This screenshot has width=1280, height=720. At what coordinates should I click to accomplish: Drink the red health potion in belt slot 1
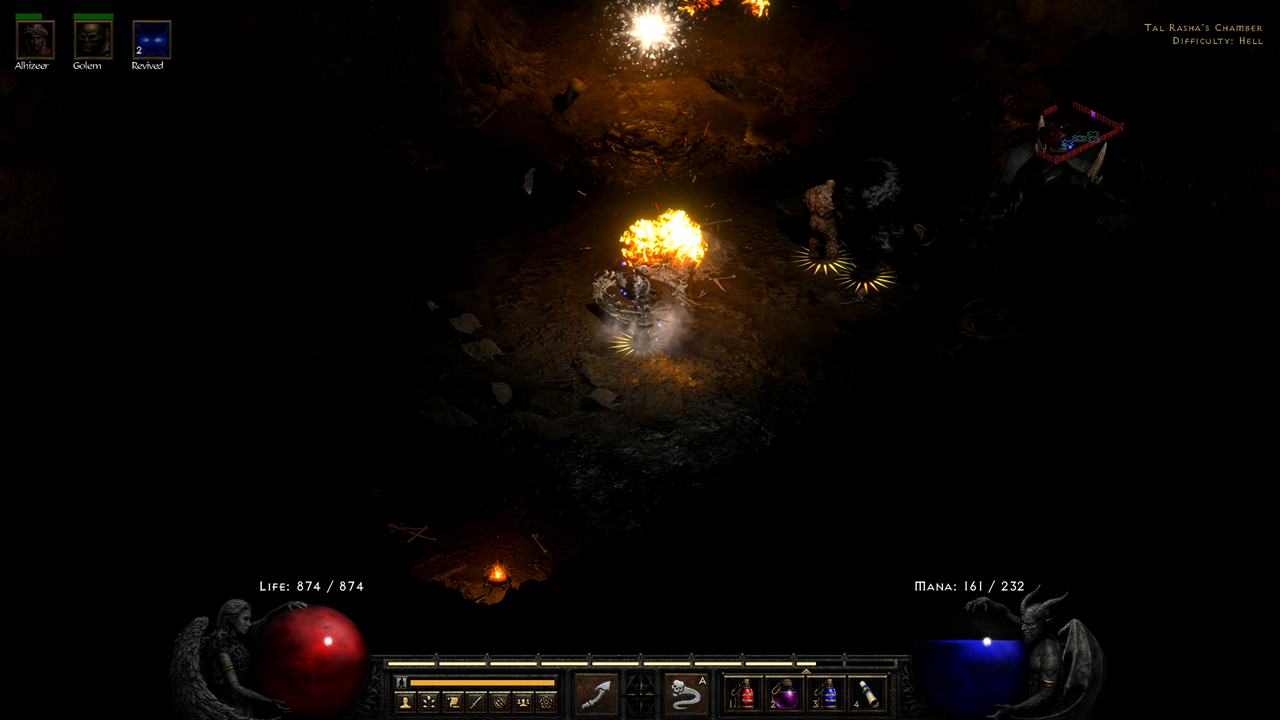[x=743, y=693]
